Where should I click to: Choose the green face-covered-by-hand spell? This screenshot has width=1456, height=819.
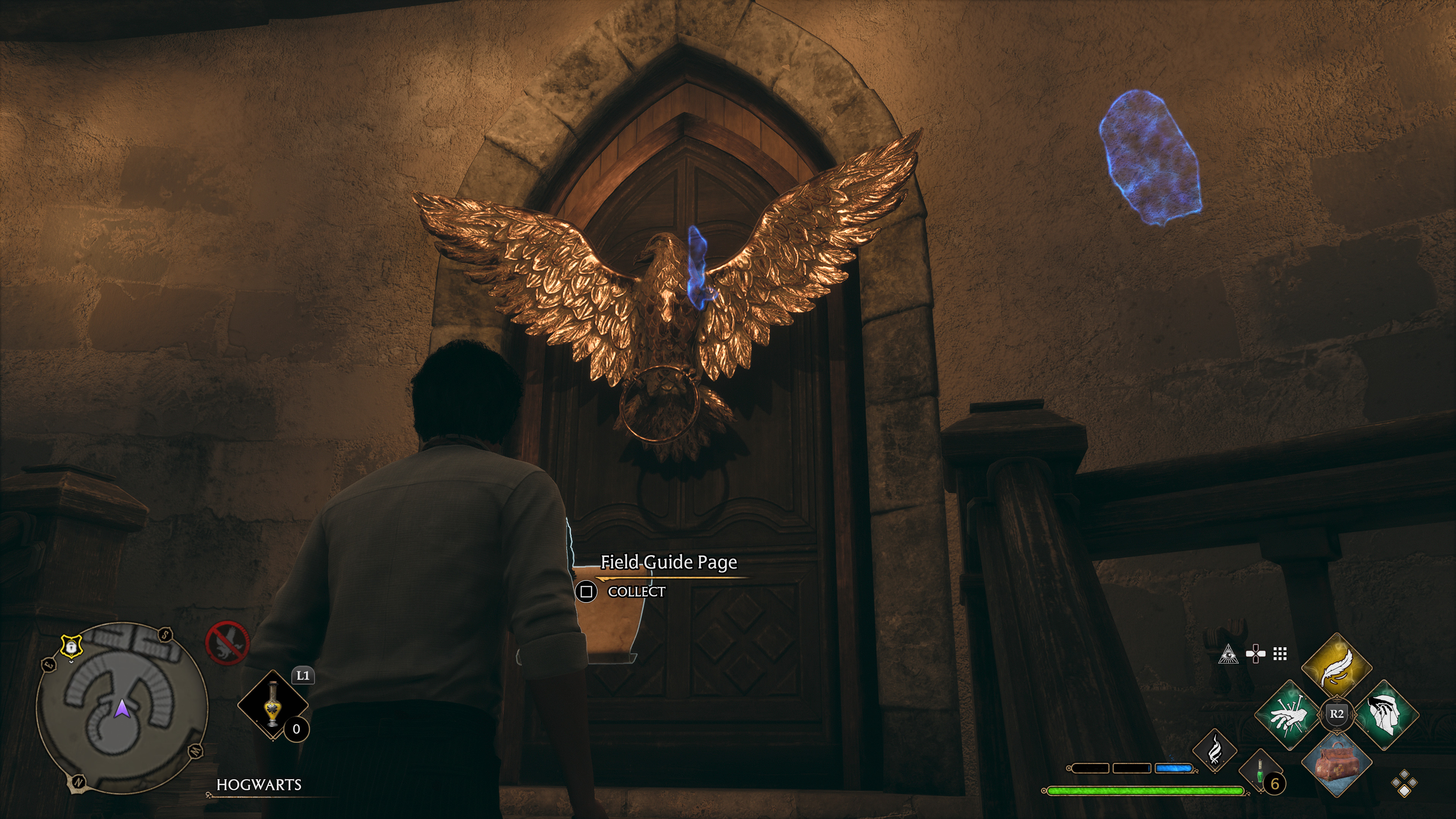pos(1386,715)
